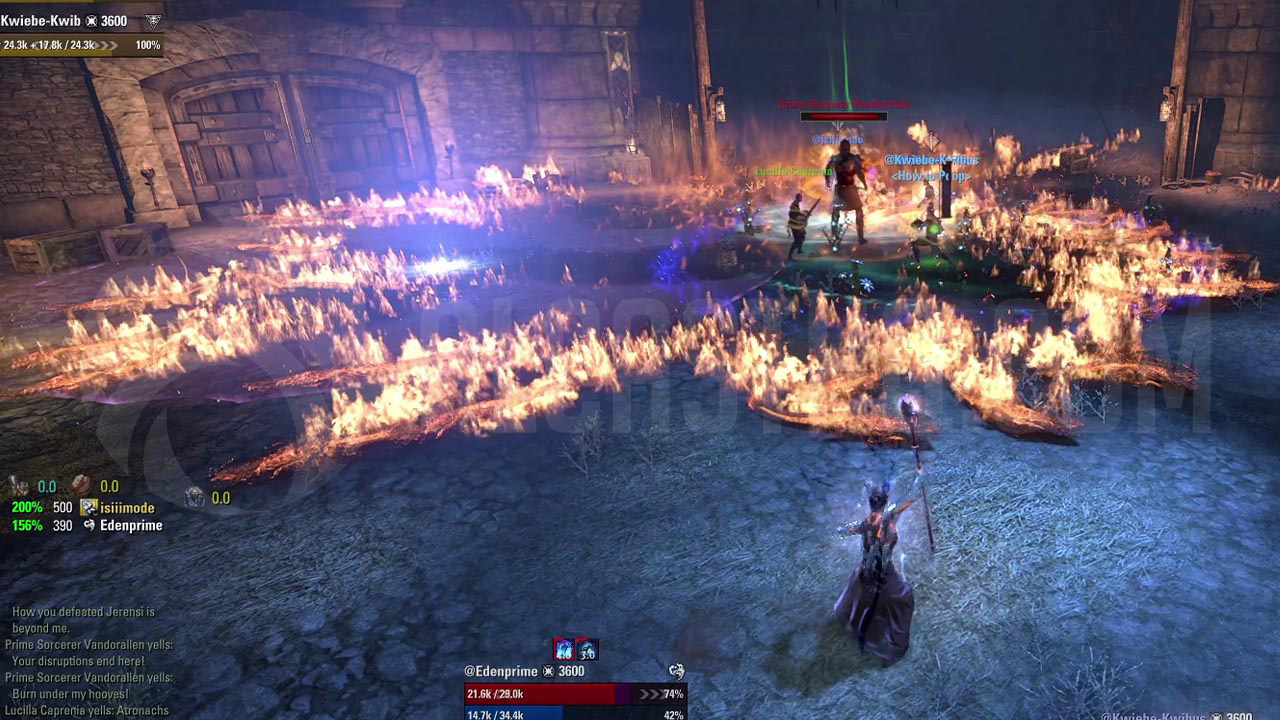Viewport: 1280px width, 720px height.
Task: Click the buff icon showing a 3.0 timer
Action: tap(588, 649)
